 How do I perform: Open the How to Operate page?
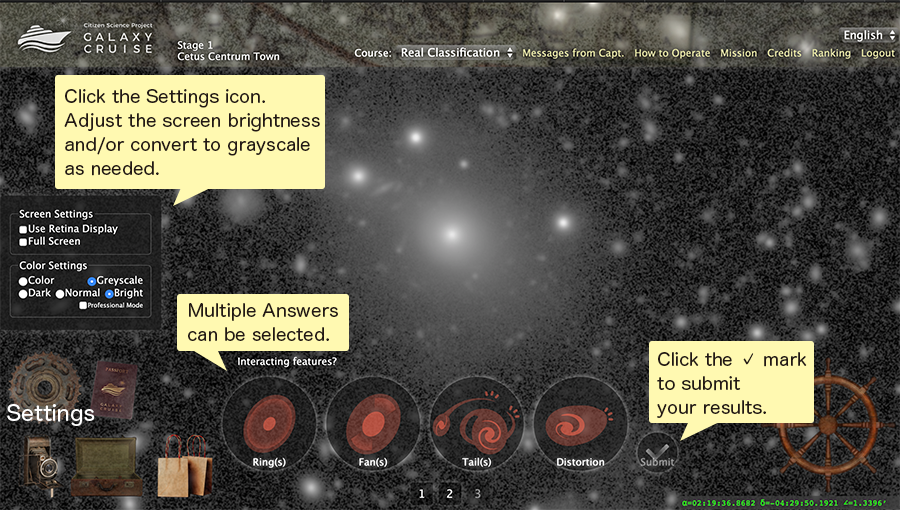(x=672, y=53)
